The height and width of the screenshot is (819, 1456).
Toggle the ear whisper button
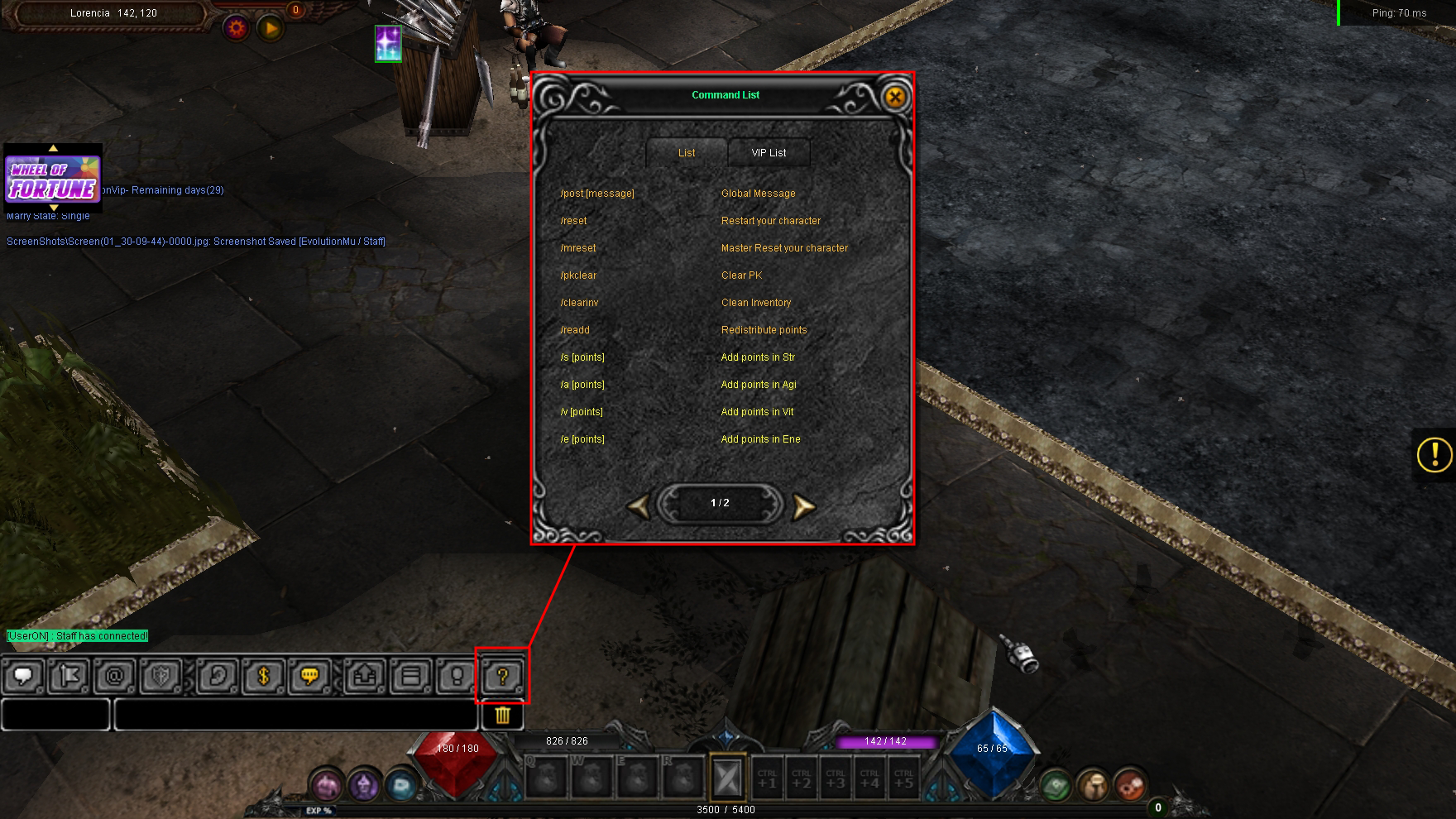(x=218, y=677)
